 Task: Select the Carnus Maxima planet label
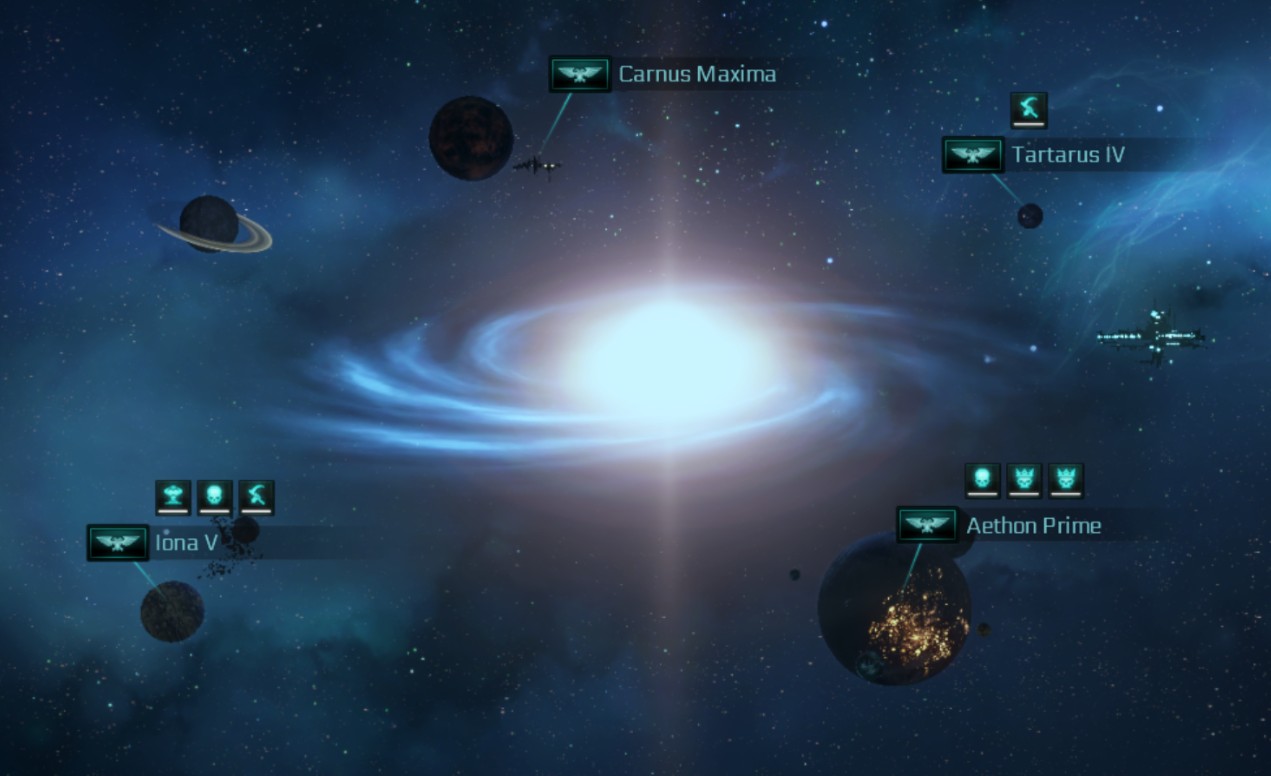tap(697, 74)
